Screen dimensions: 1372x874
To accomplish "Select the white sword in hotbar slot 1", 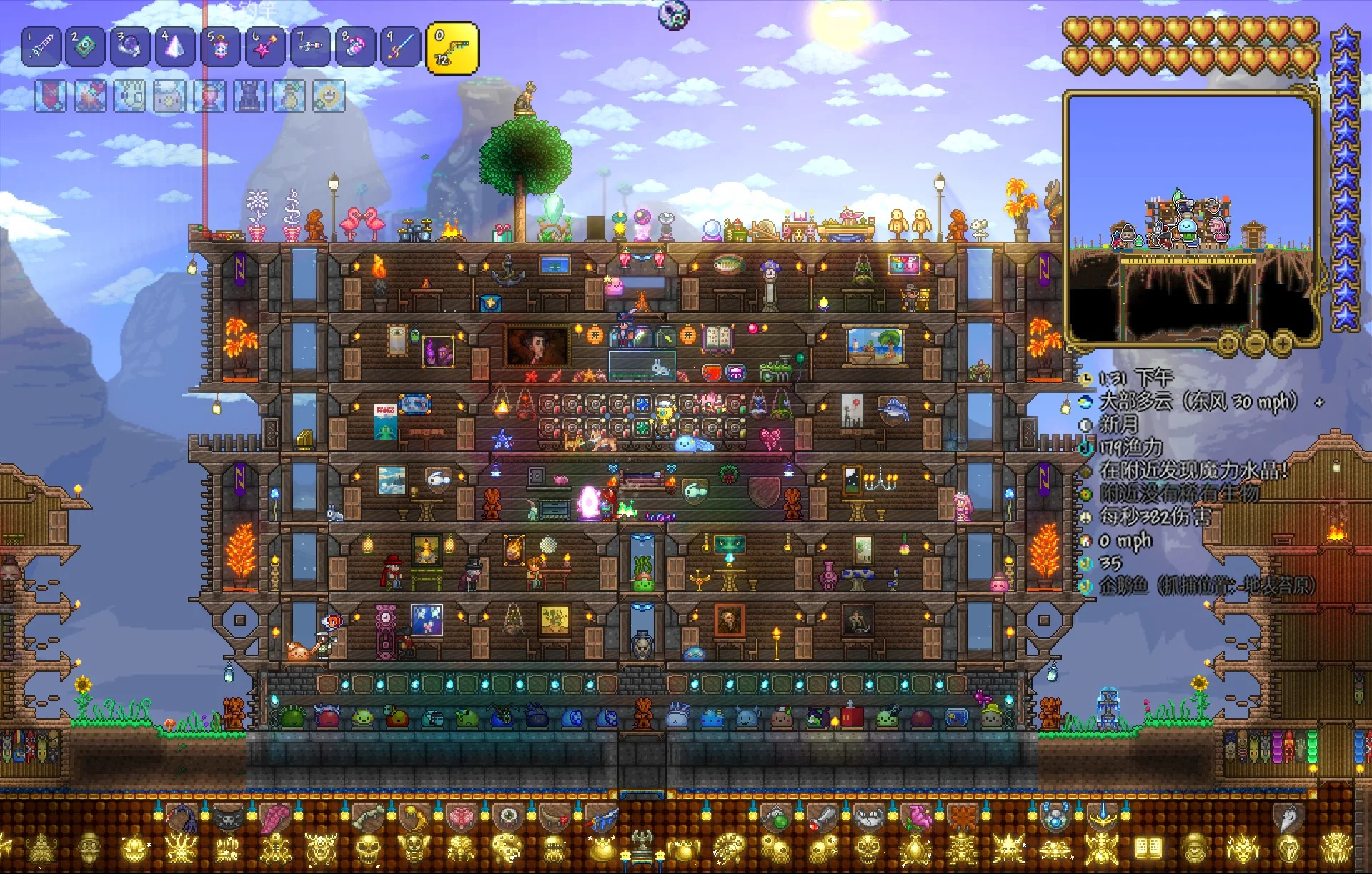I will coord(41,47).
